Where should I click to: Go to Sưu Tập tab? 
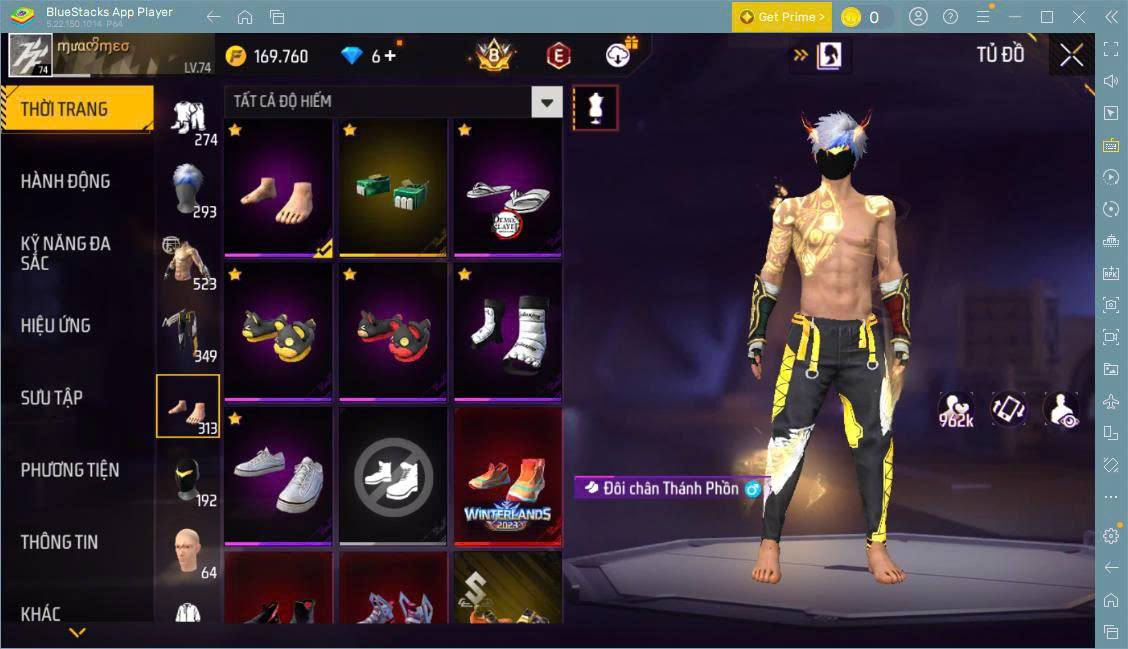[x=52, y=398]
